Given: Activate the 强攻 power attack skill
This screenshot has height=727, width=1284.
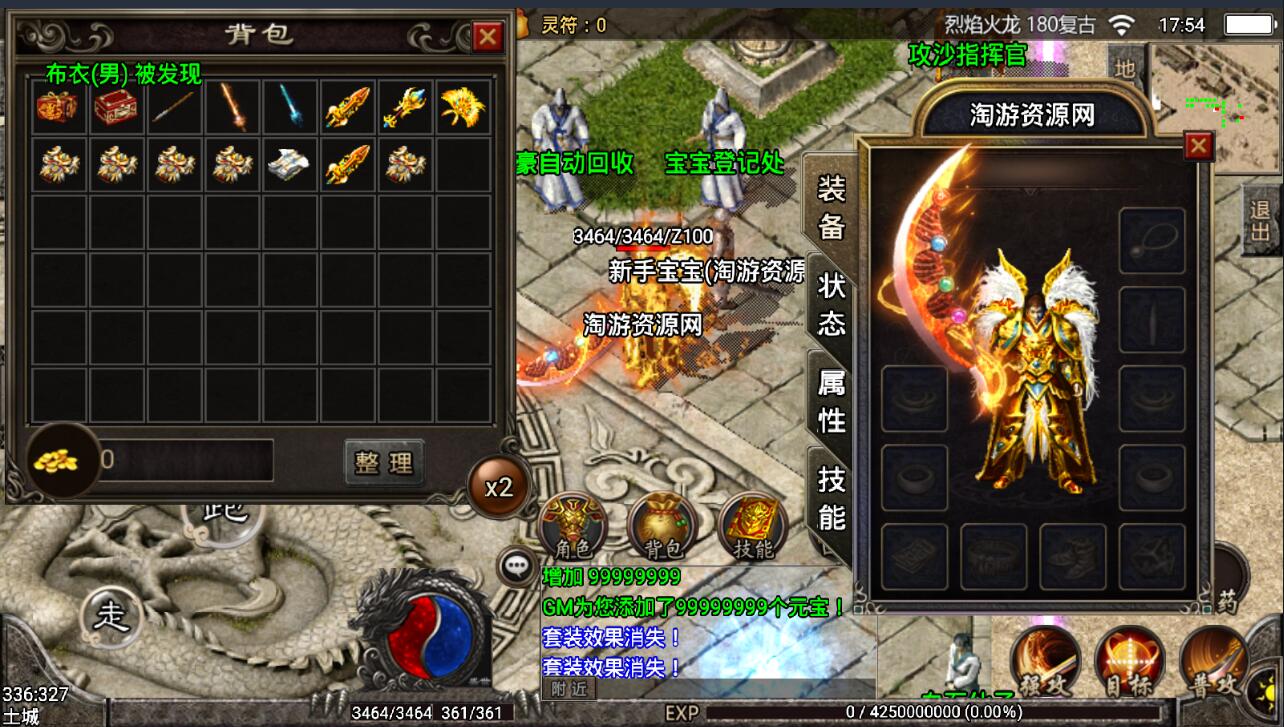Looking at the screenshot, I should 1044,662.
